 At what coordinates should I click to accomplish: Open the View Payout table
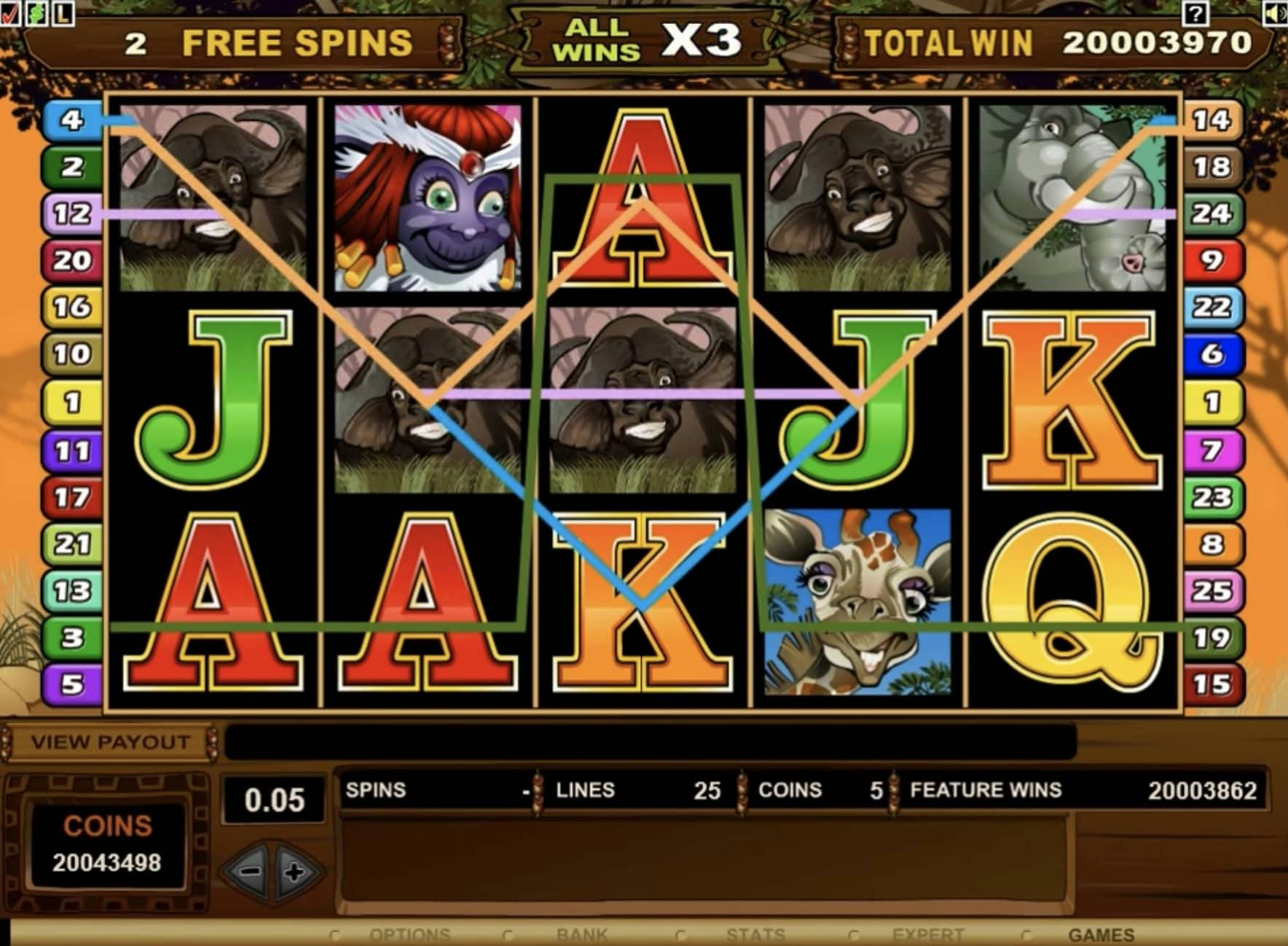click(x=109, y=743)
